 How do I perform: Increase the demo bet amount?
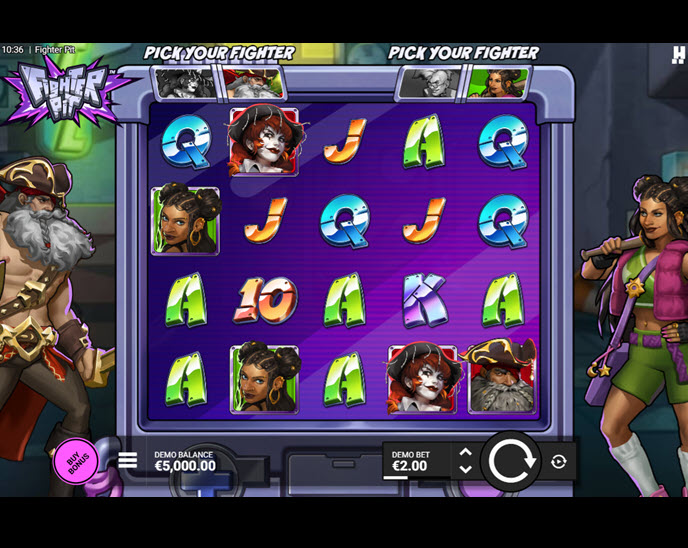pos(465,453)
